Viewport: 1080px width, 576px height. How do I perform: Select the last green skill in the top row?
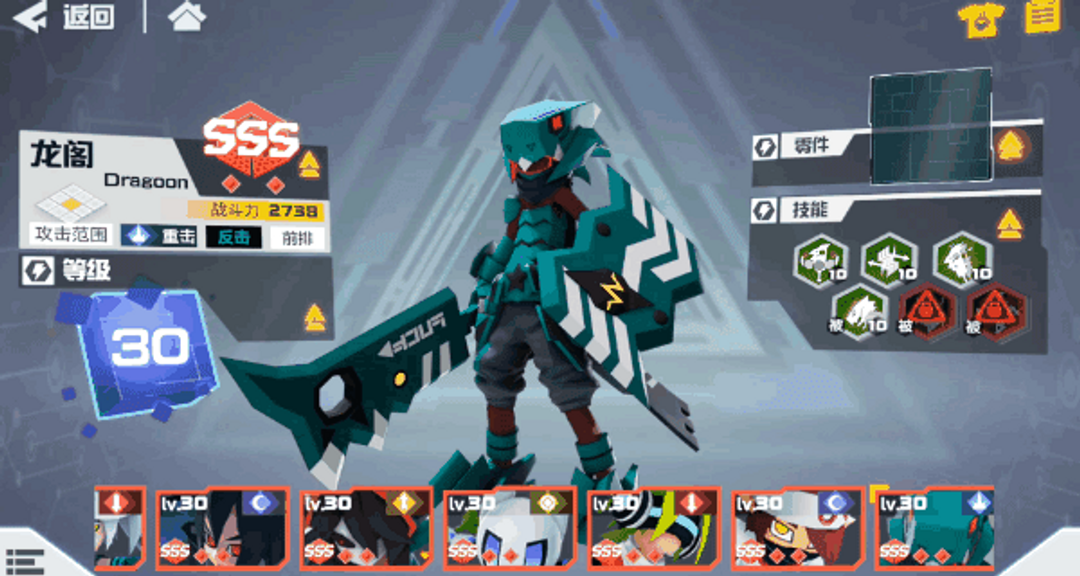click(x=962, y=259)
